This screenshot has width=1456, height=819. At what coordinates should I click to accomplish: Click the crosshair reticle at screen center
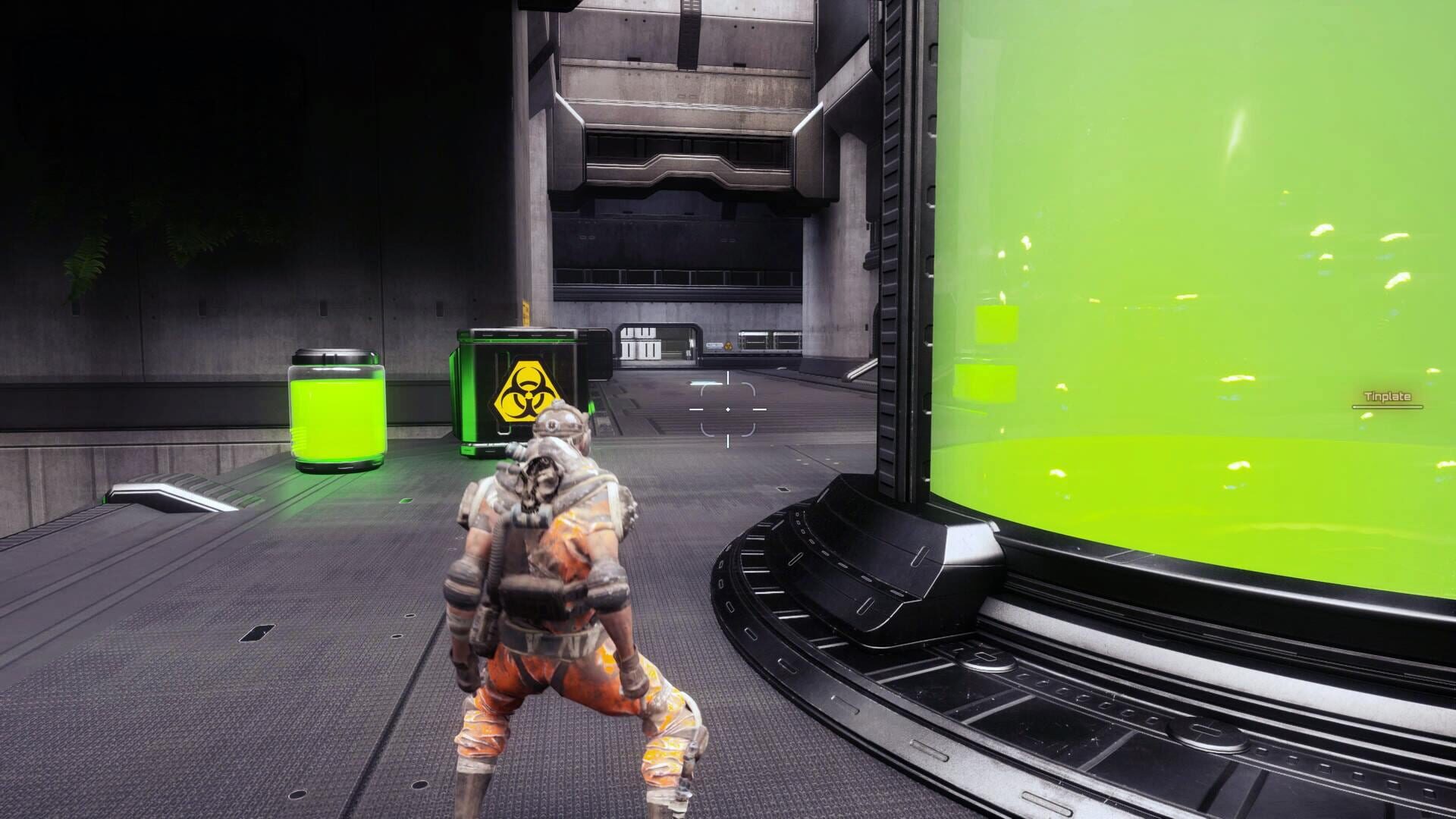728,409
